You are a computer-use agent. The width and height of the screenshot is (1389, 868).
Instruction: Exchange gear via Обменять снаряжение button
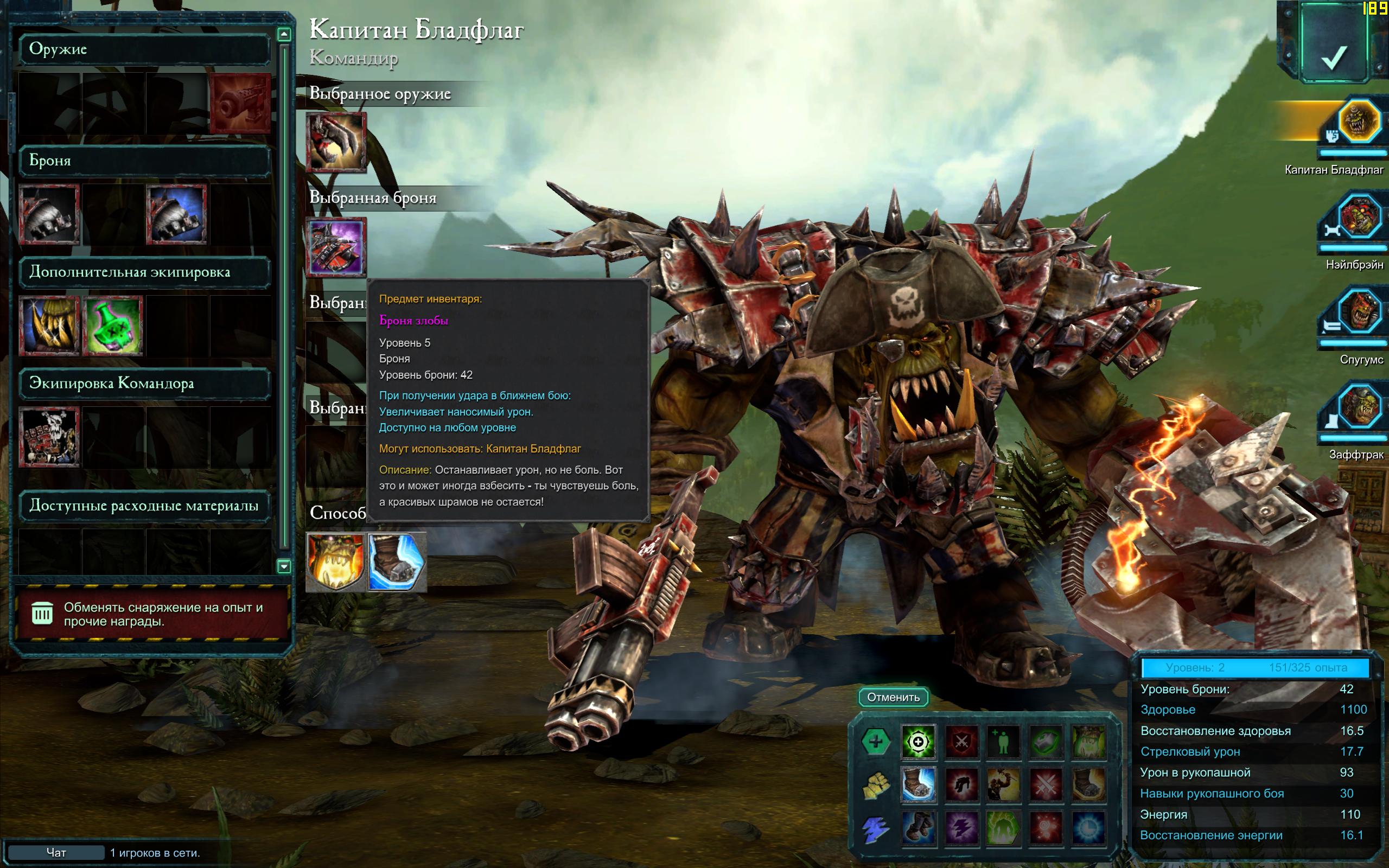pyautogui.click(x=151, y=614)
